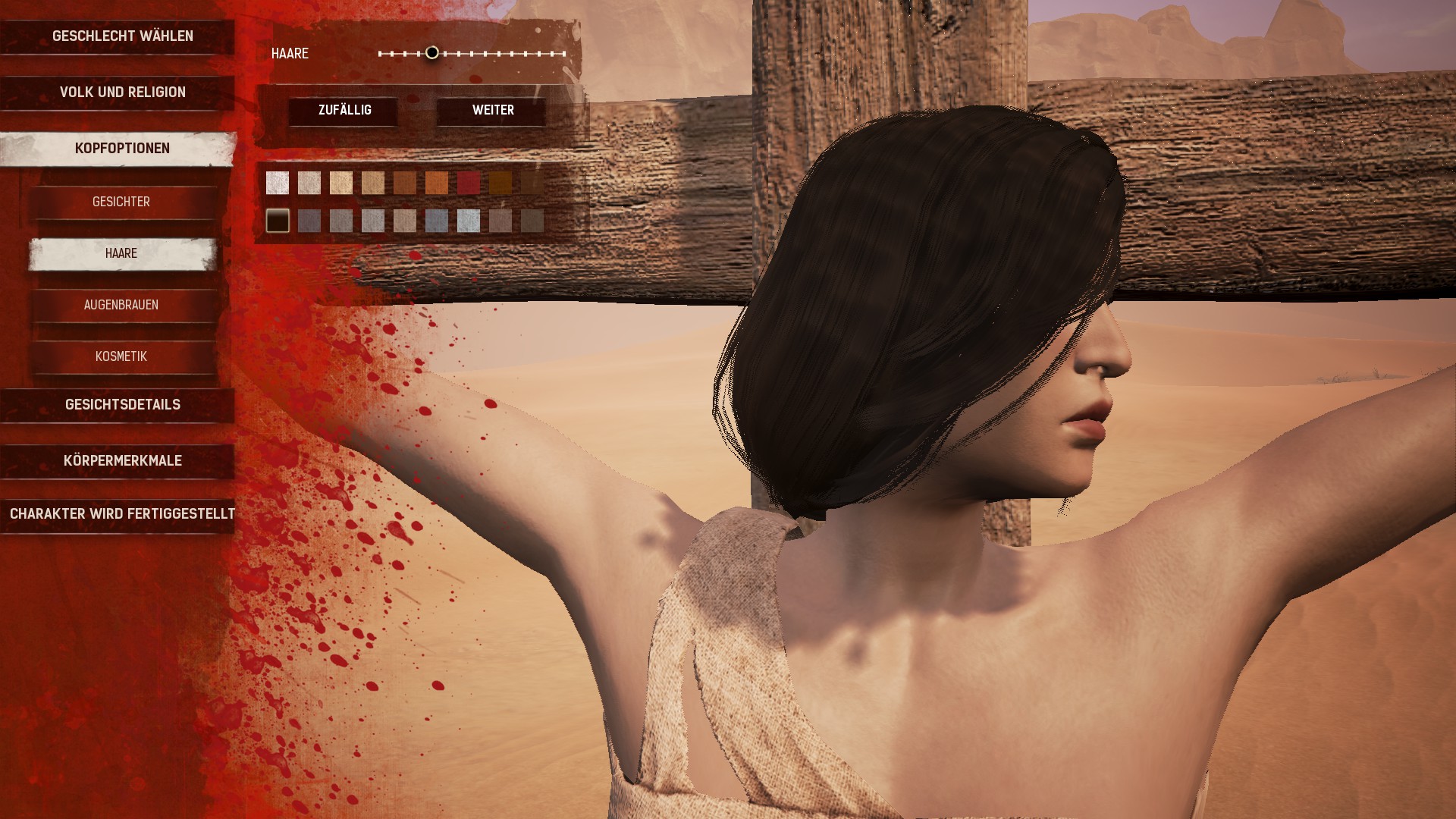
Task: Choose the silver-white swatch in bottom row
Action: [469, 221]
